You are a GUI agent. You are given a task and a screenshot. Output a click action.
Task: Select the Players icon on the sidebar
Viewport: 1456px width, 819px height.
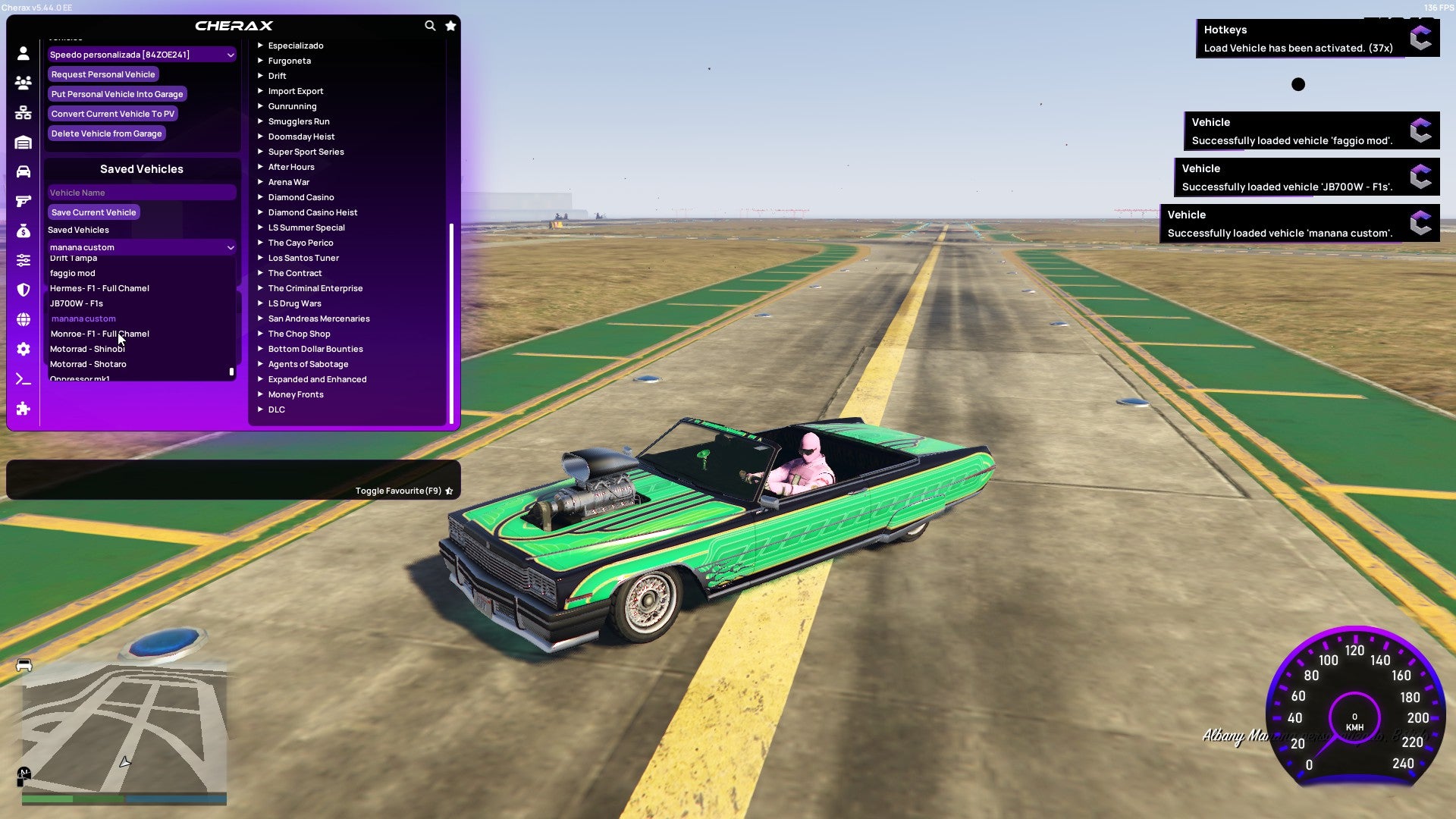tap(23, 83)
